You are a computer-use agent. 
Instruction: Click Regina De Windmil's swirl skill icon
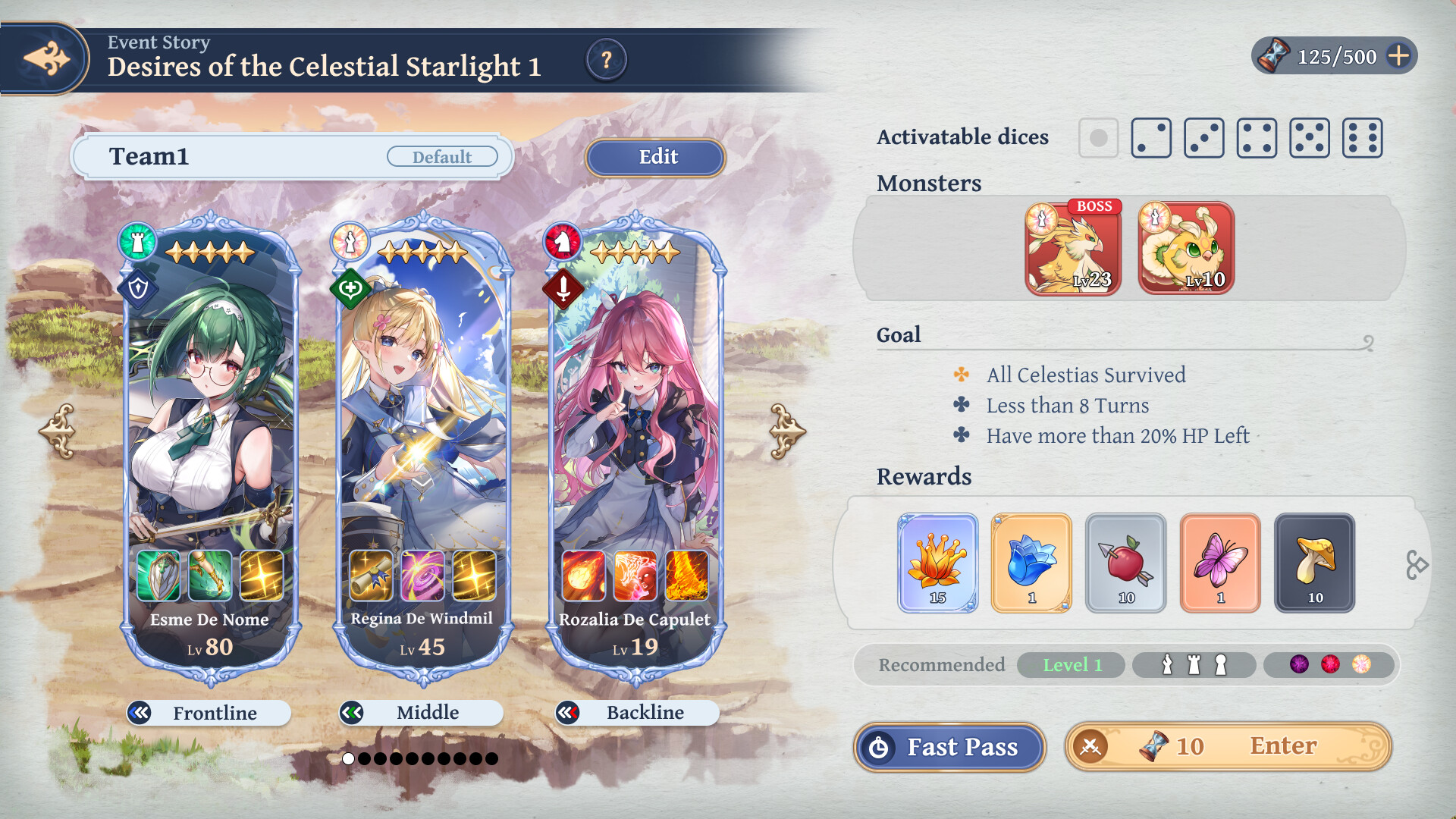(x=422, y=574)
